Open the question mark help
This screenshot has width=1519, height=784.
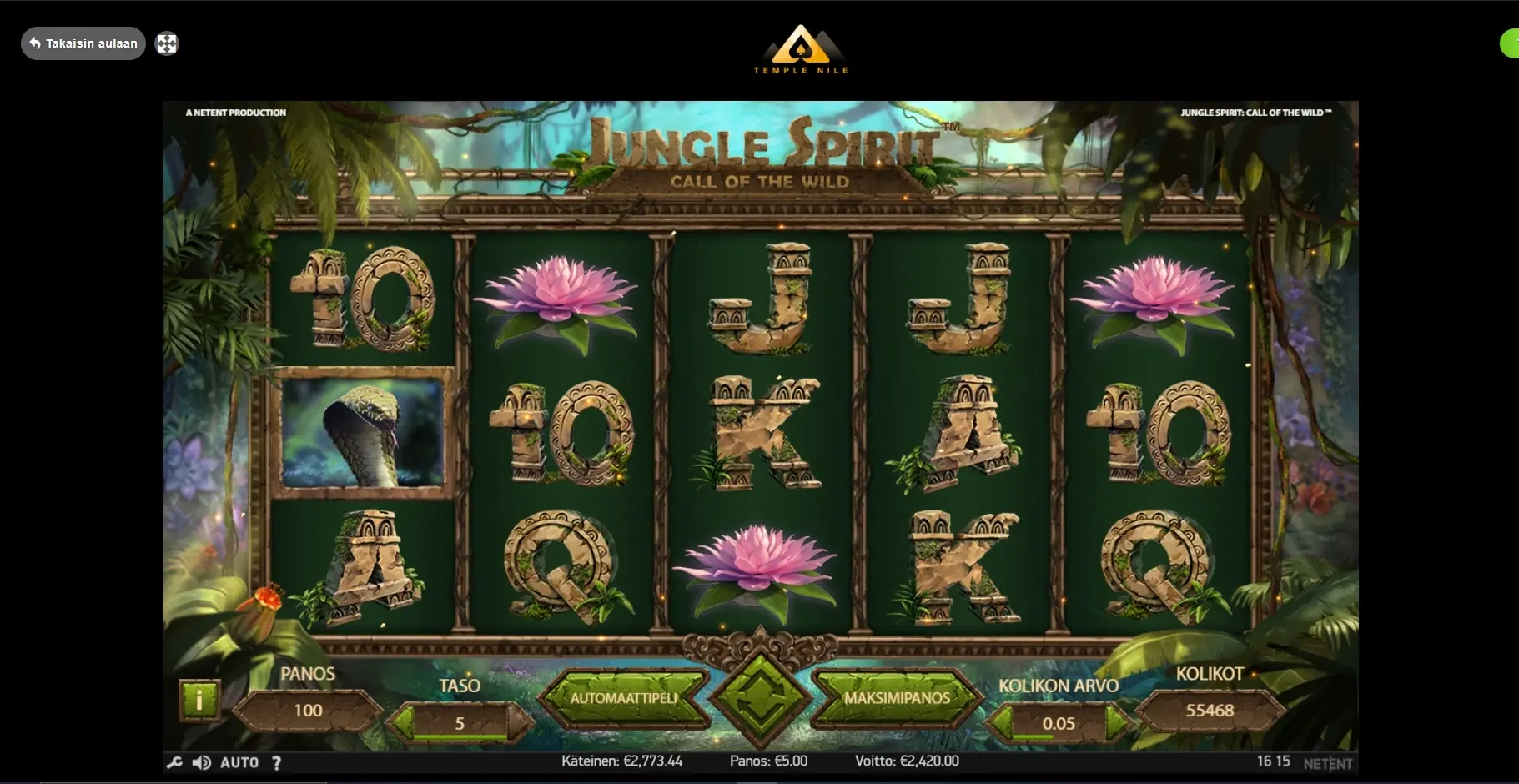coord(276,762)
